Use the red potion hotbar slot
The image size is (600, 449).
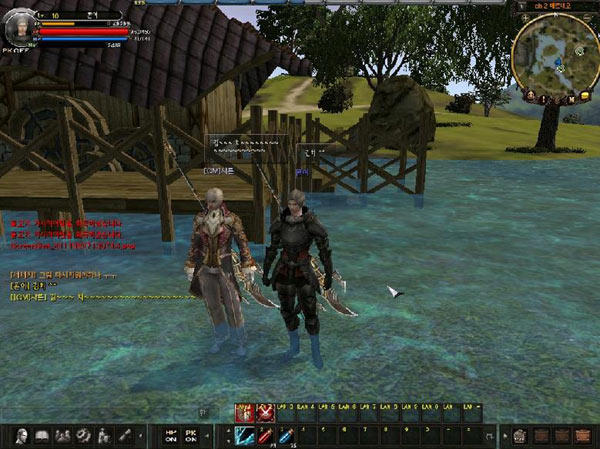[264, 434]
